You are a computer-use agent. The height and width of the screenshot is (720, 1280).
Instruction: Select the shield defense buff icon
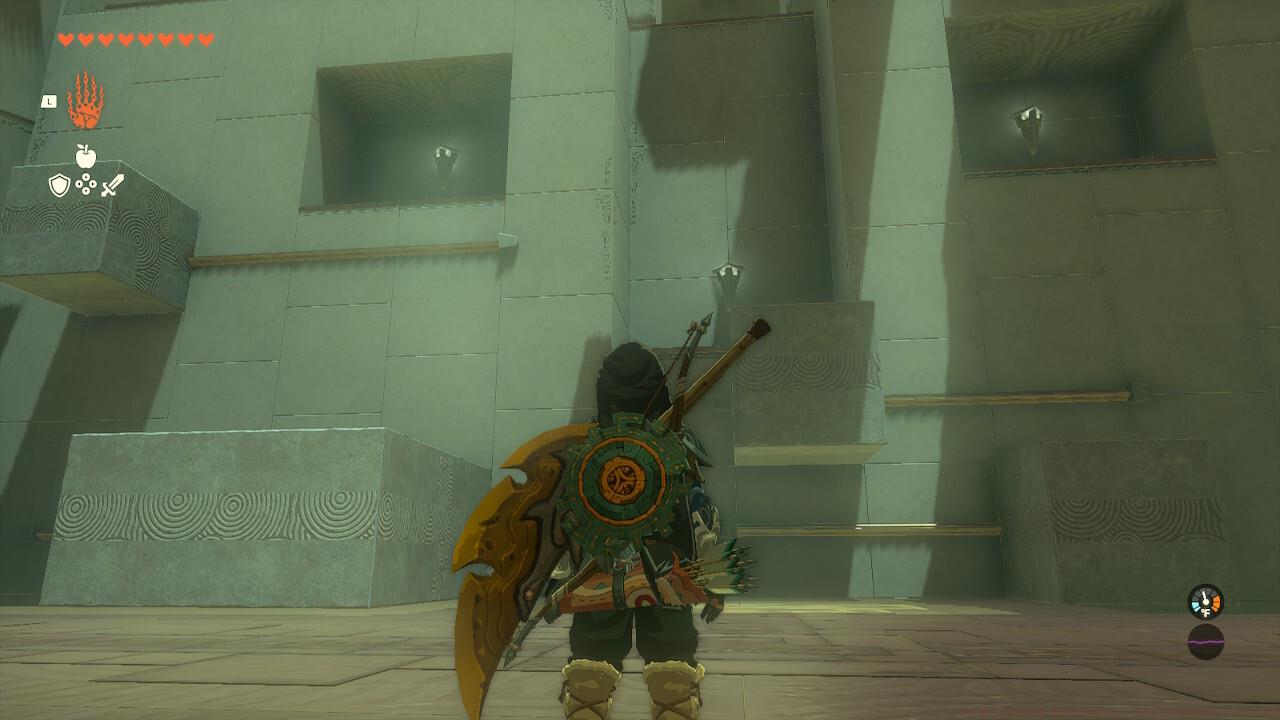pyautogui.click(x=59, y=185)
